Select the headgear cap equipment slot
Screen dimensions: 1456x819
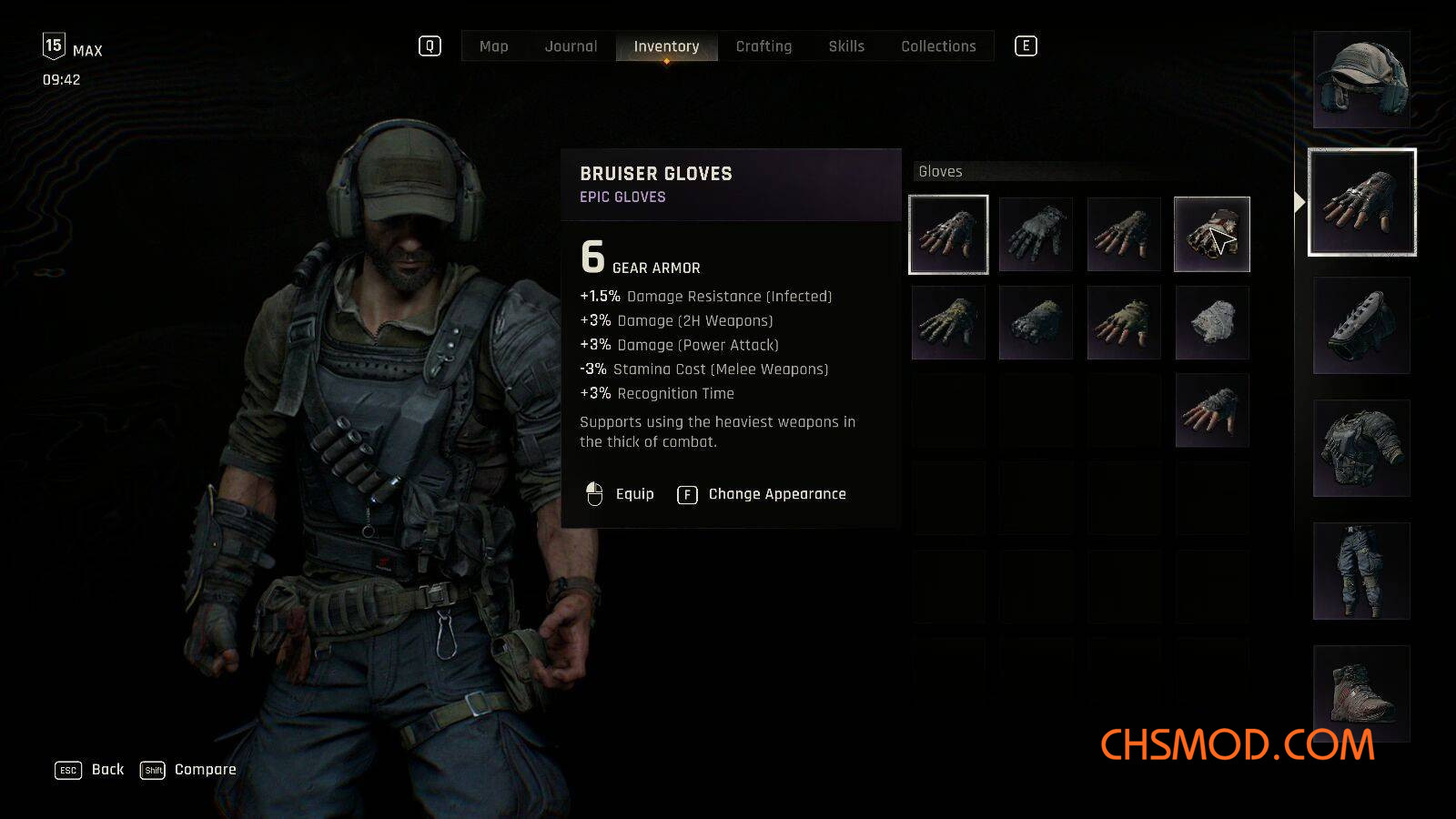click(1361, 80)
